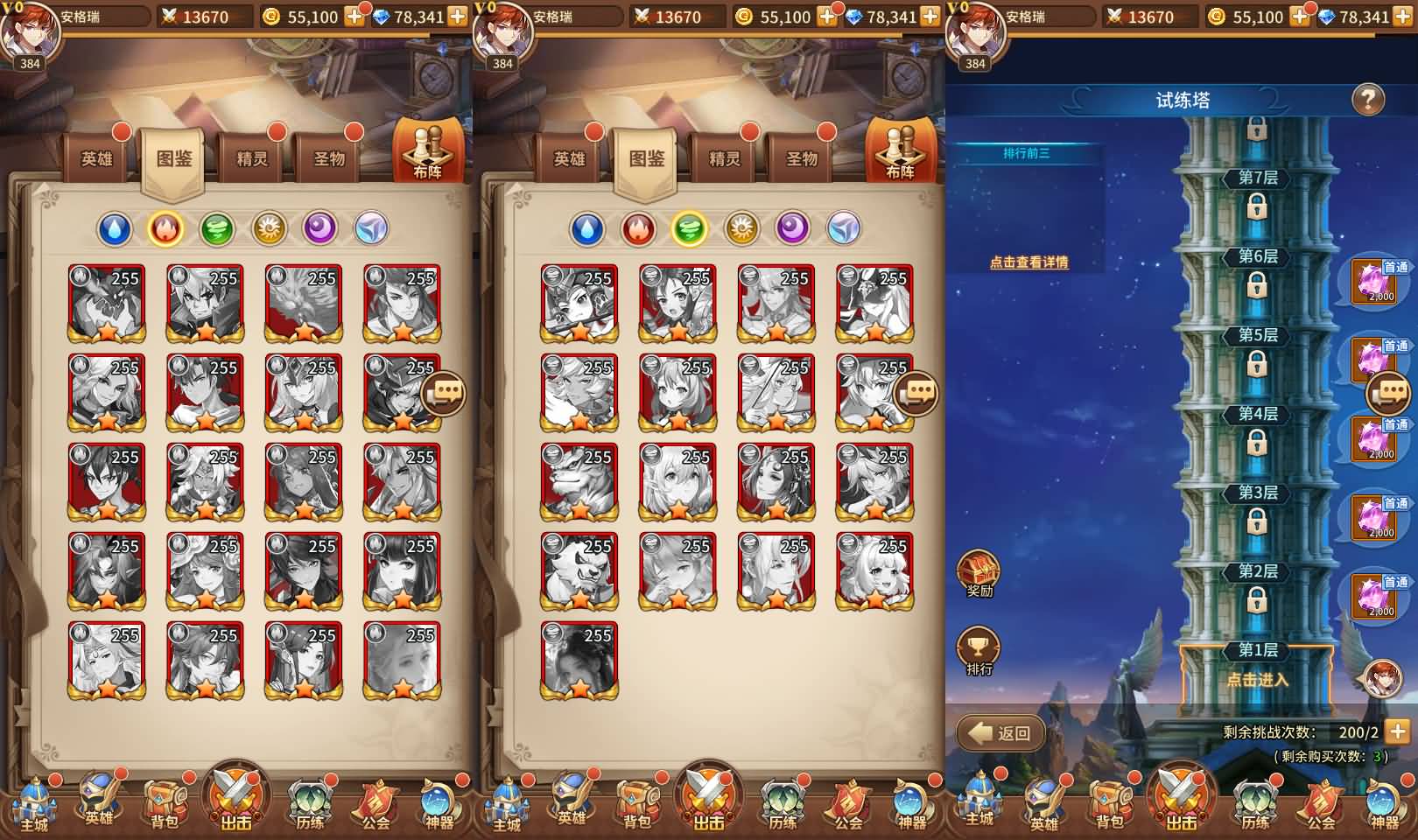
Task: Toggle the light element filter
Action: tap(270, 229)
